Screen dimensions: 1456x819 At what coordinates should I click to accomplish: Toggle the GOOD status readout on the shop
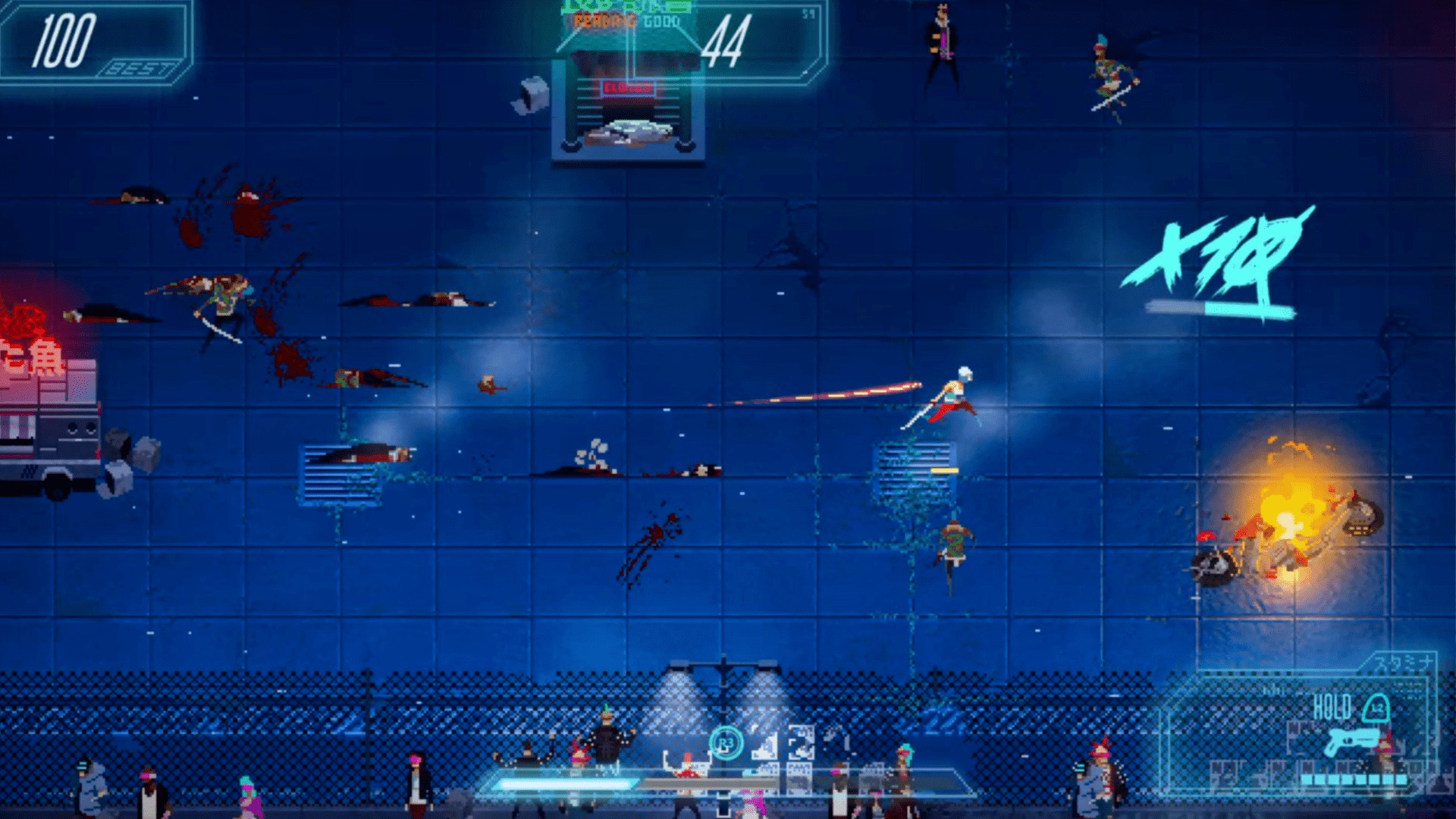(x=661, y=21)
